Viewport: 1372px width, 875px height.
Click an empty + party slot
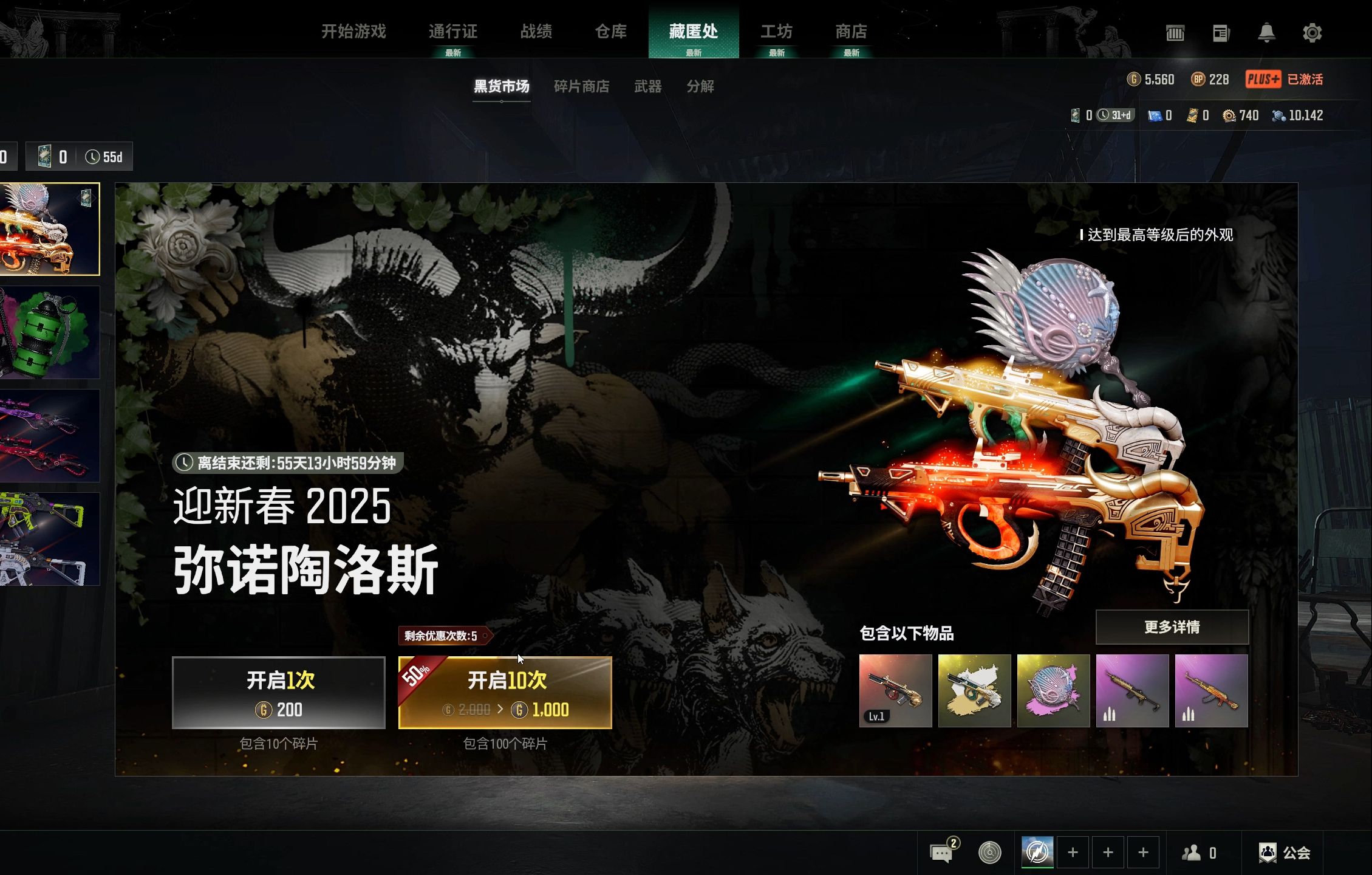1074,852
